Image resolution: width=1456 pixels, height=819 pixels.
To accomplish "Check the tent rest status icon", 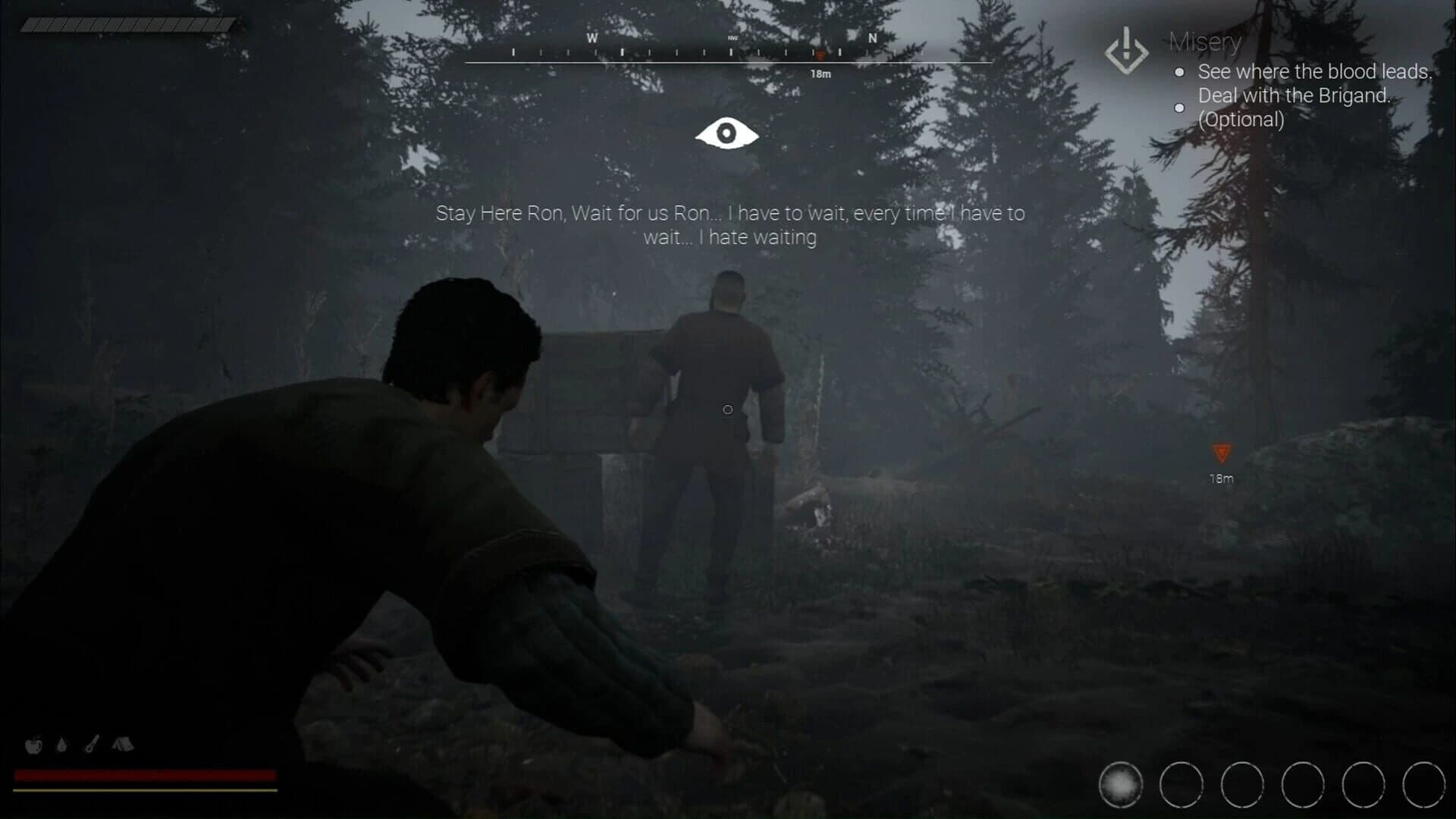I will [x=122, y=745].
